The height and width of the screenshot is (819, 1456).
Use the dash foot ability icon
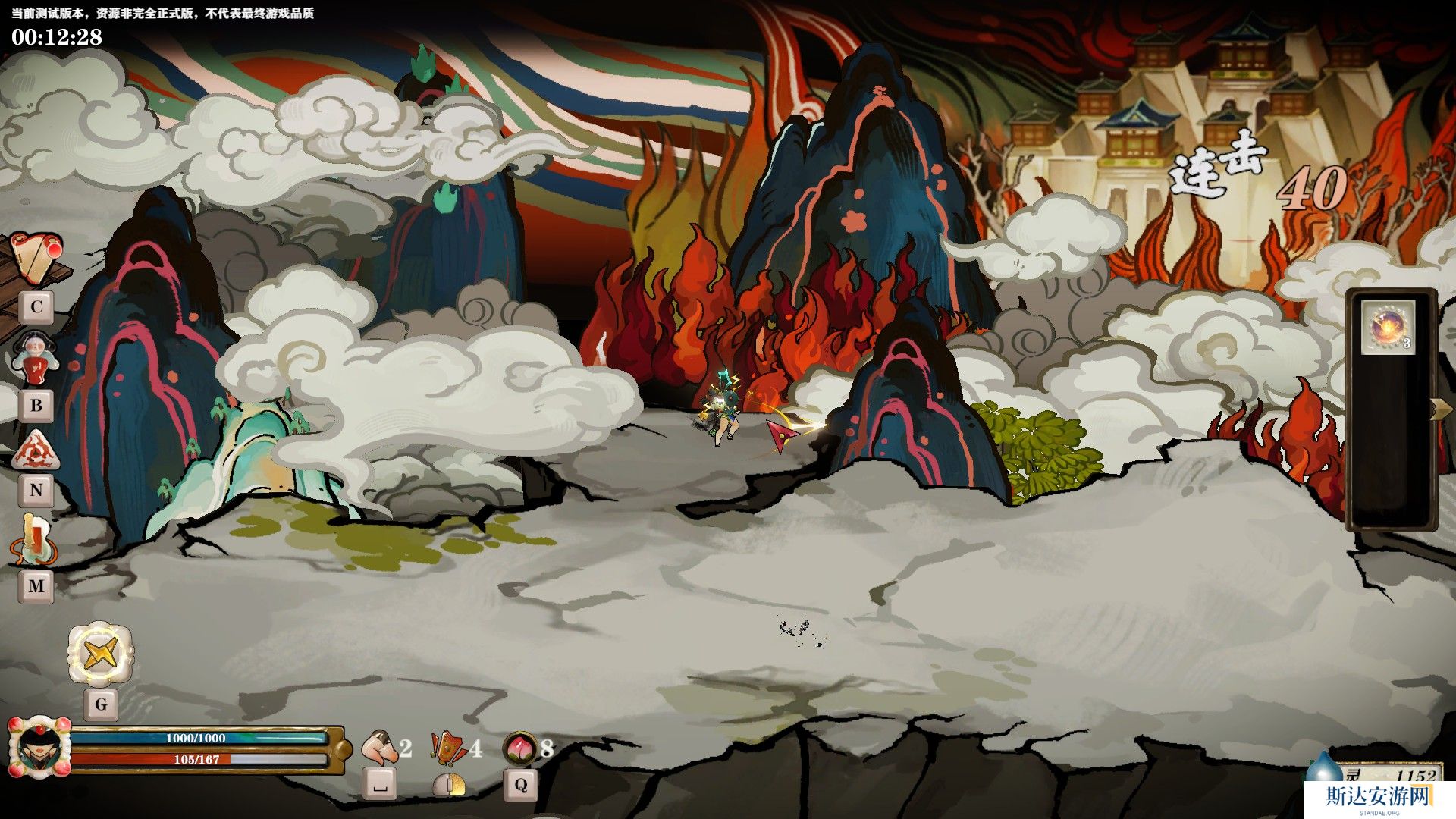[379, 748]
